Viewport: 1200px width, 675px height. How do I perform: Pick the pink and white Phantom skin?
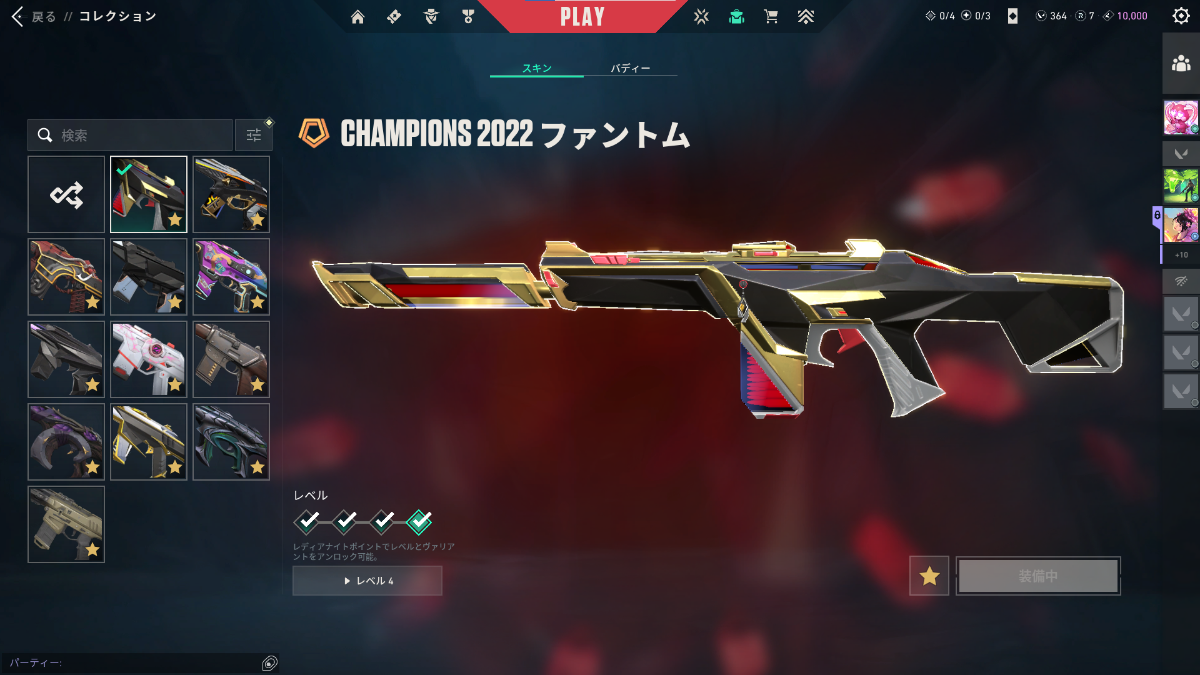click(148, 359)
